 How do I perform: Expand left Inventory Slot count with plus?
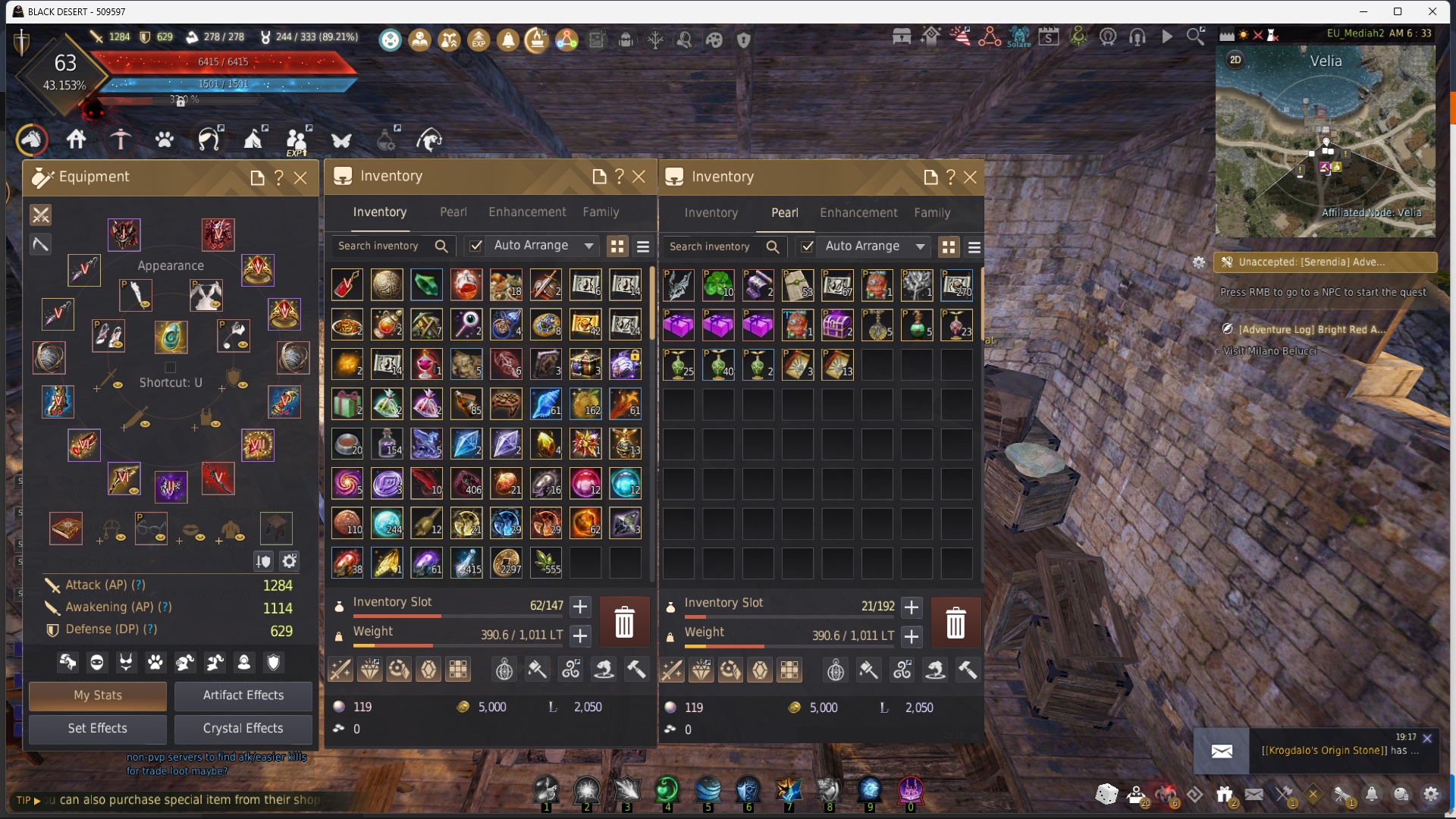point(580,607)
